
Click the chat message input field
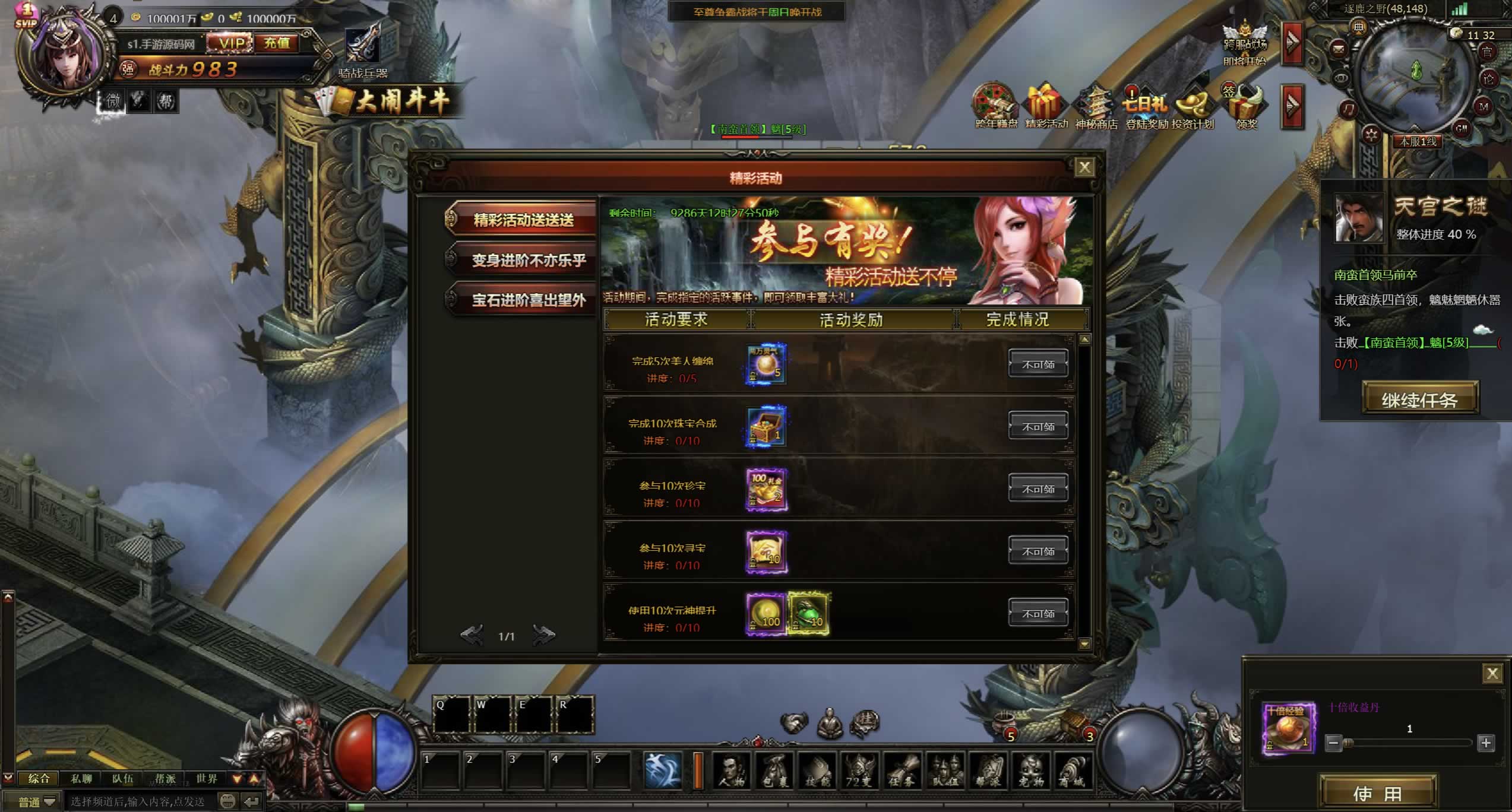[x=140, y=801]
